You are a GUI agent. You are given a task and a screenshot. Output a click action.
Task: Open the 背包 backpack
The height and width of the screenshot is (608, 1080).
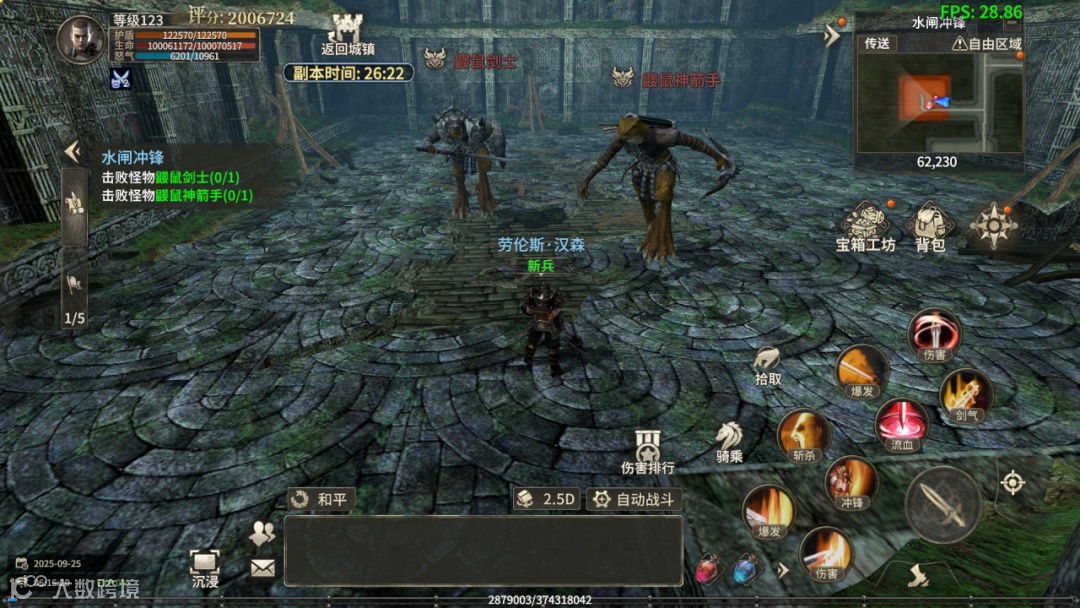coord(930,226)
